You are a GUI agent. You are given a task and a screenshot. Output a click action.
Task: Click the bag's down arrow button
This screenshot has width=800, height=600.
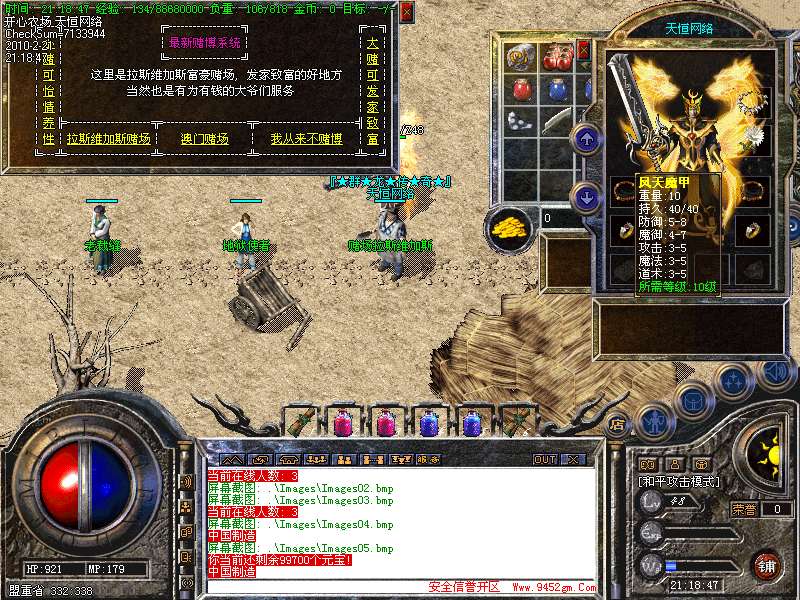pyautogui.click(x=588, y=196)
